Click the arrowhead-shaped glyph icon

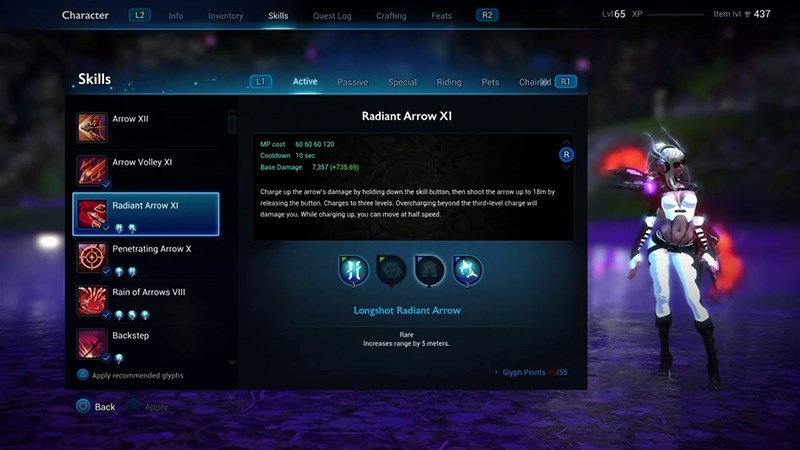[x=430, y=269]
